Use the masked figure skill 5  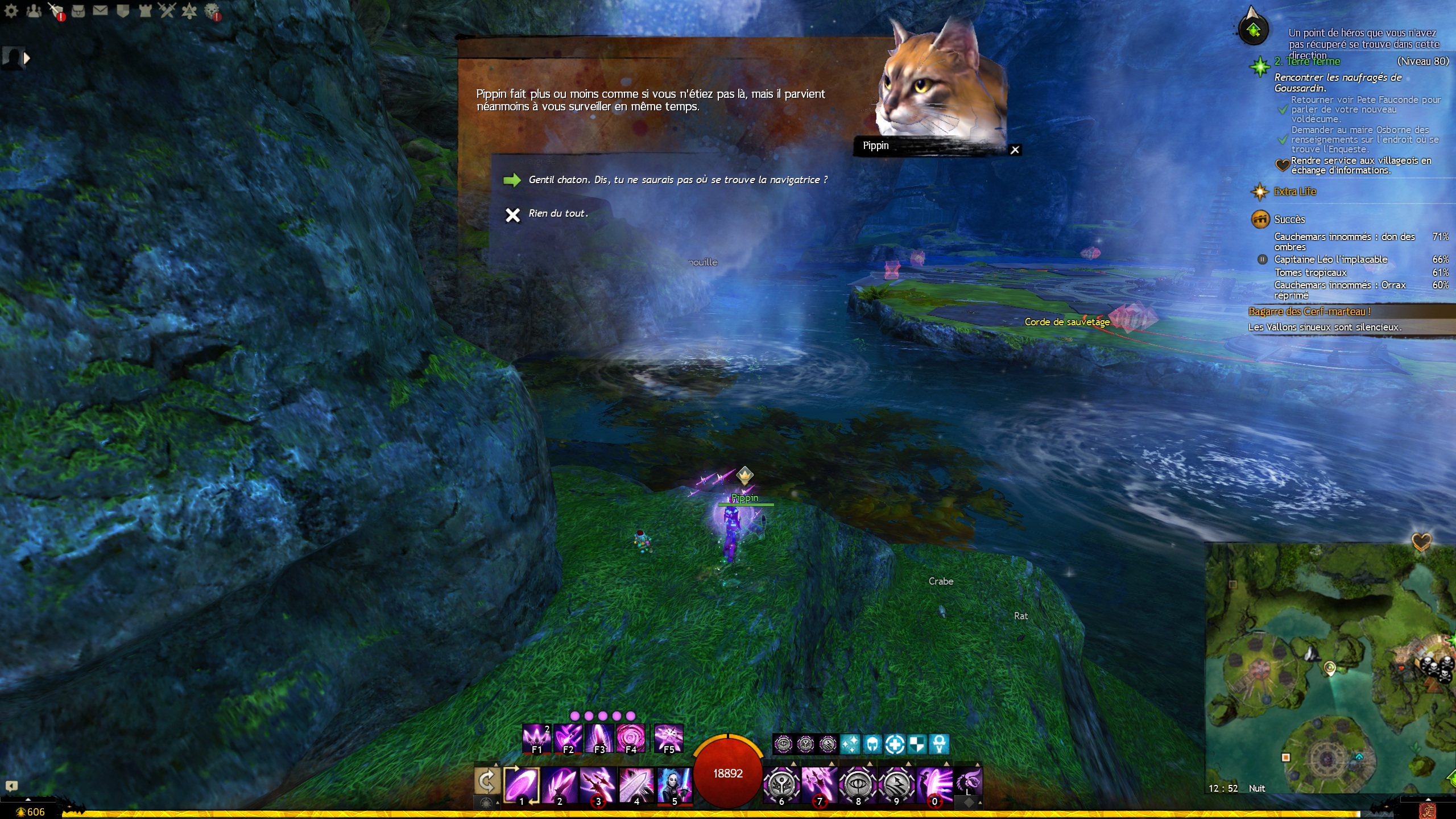point(675,785)
